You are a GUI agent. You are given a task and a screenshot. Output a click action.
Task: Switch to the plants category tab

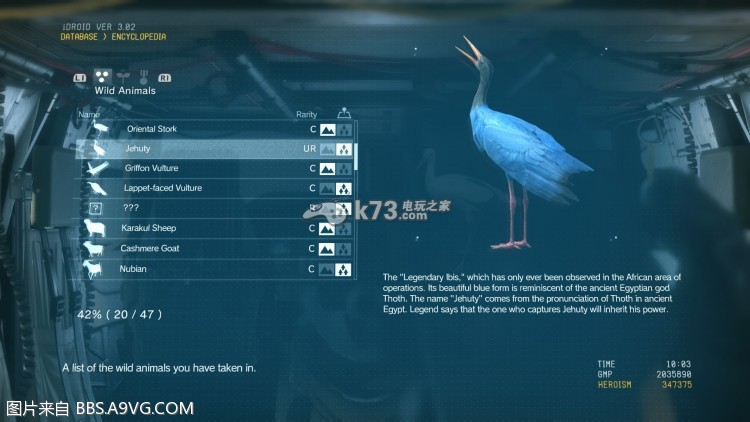pos(123,76)
